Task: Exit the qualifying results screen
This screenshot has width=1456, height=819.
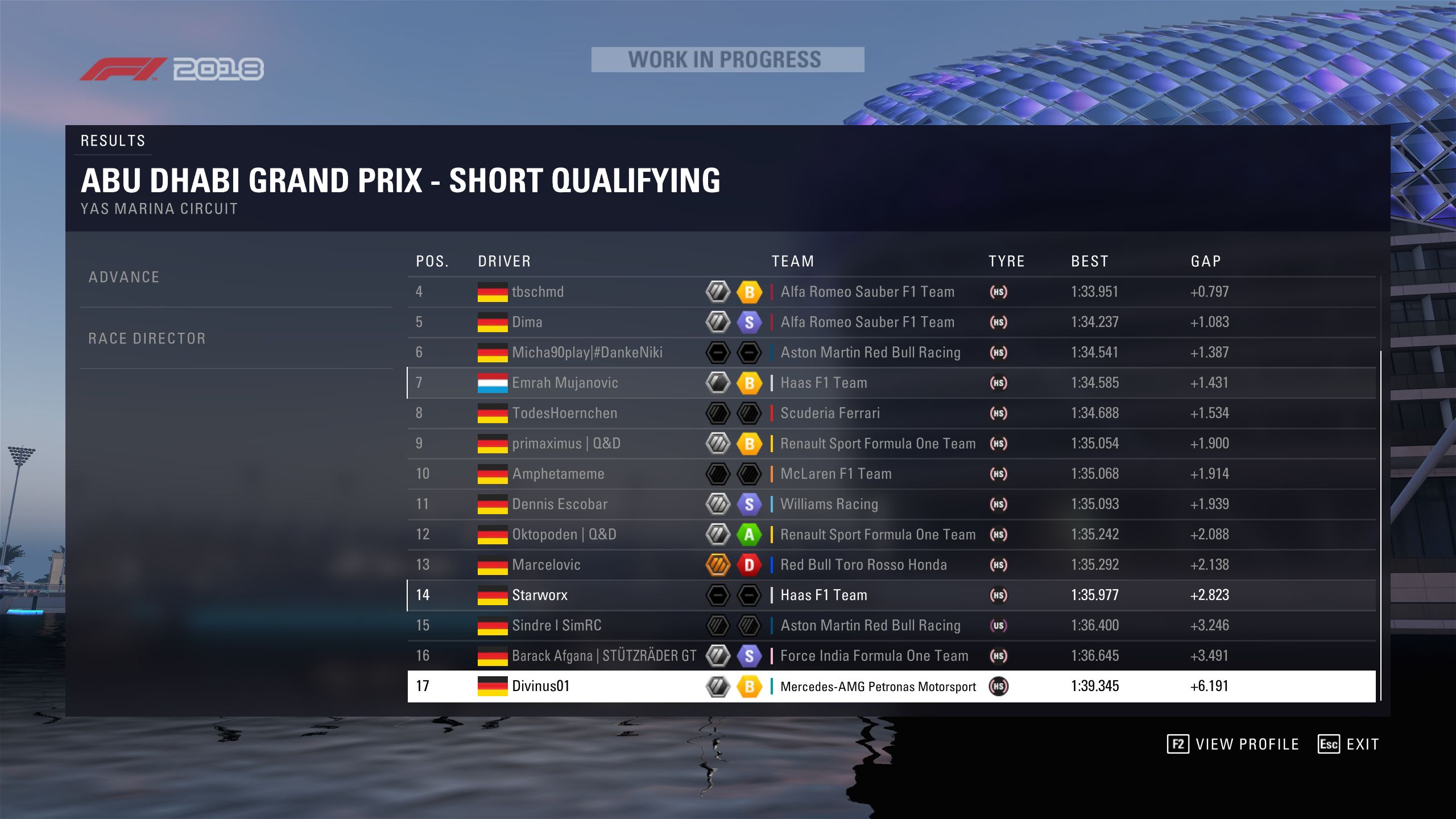Action: click(x=1349, y=744)
